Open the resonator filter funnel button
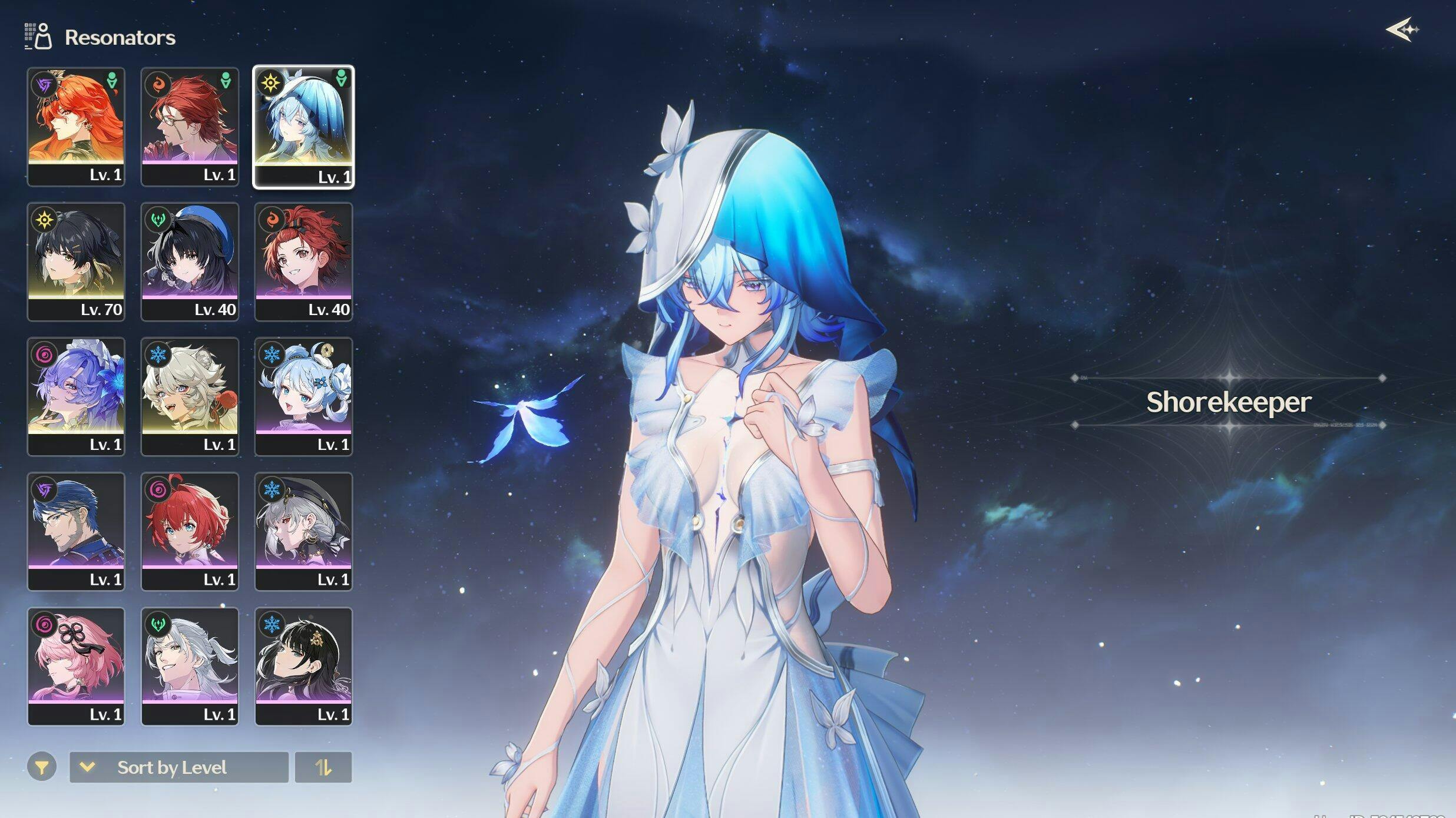 coord(42,767)
